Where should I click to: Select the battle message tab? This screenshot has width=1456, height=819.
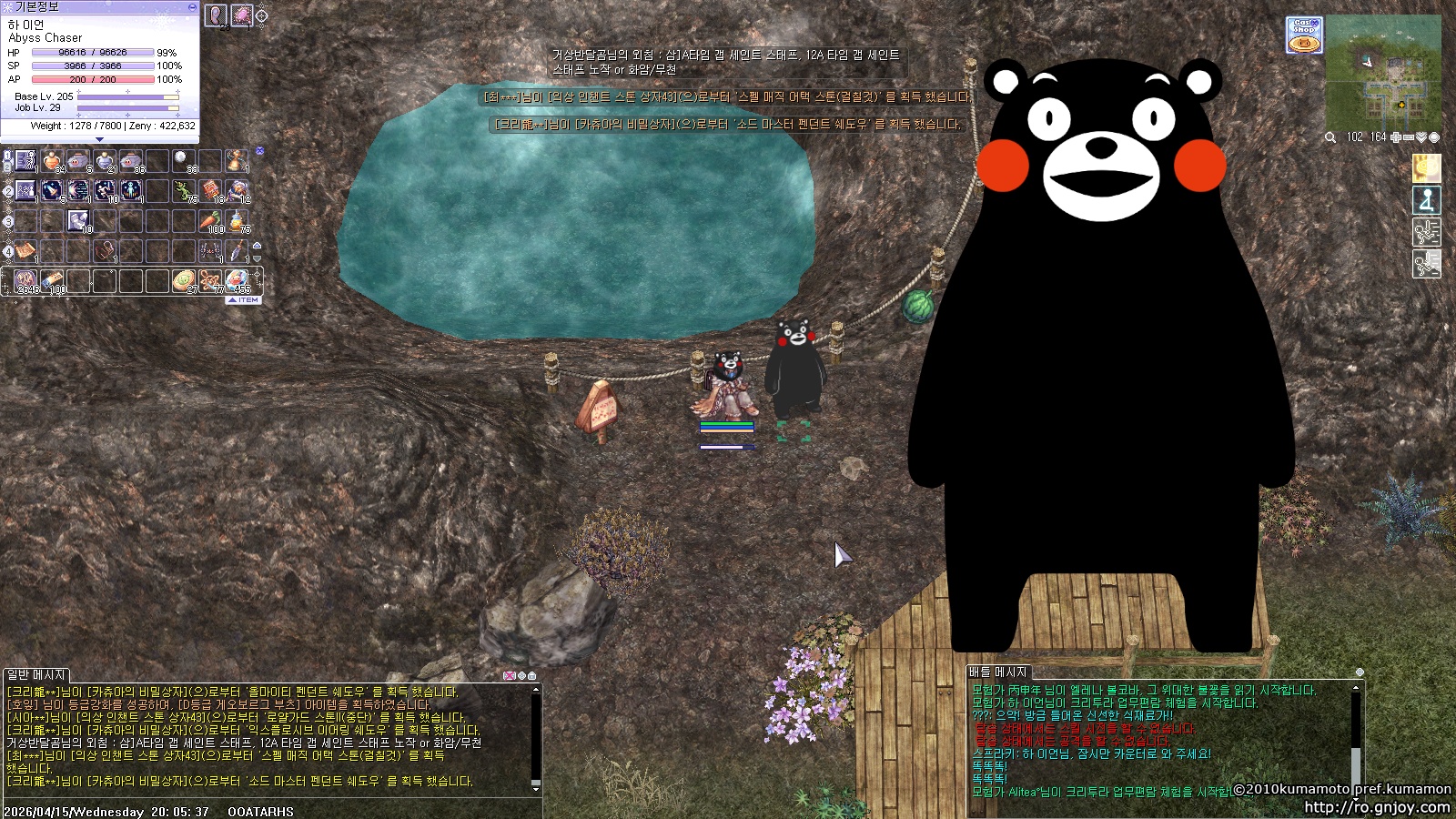tap(997, 672)
